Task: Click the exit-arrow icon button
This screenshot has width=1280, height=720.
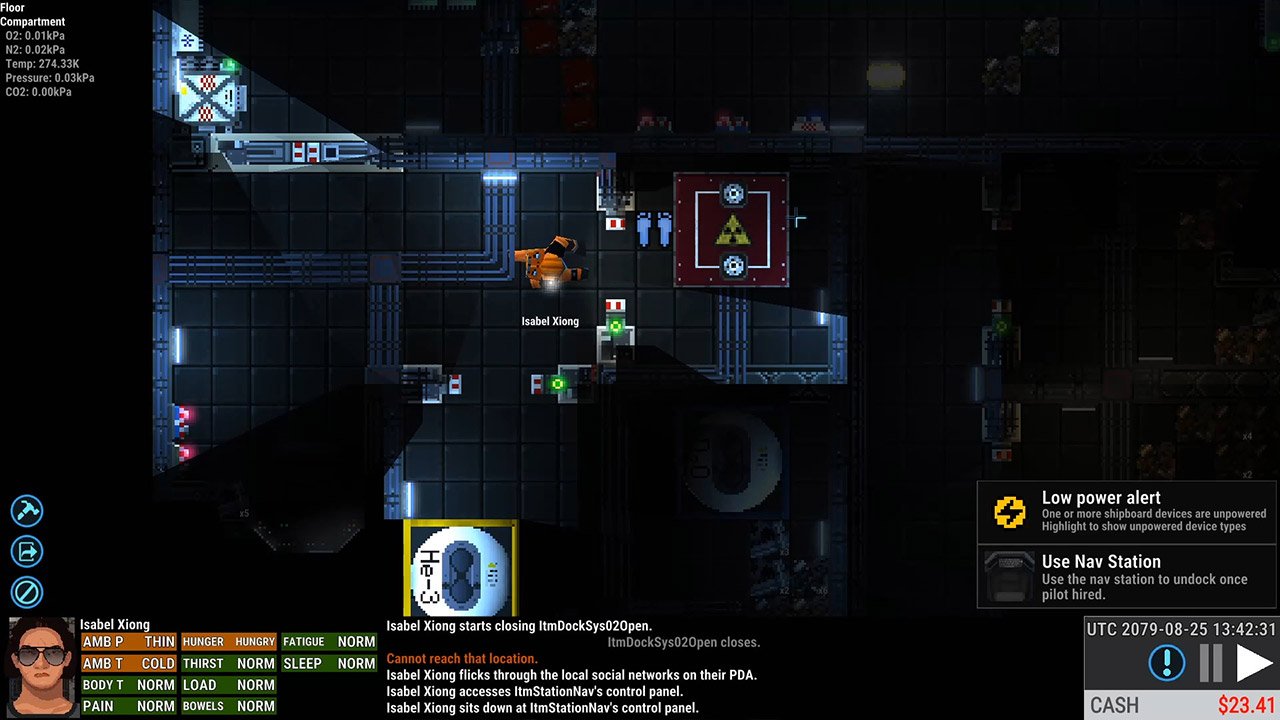Action: click(x=27, y=551)
